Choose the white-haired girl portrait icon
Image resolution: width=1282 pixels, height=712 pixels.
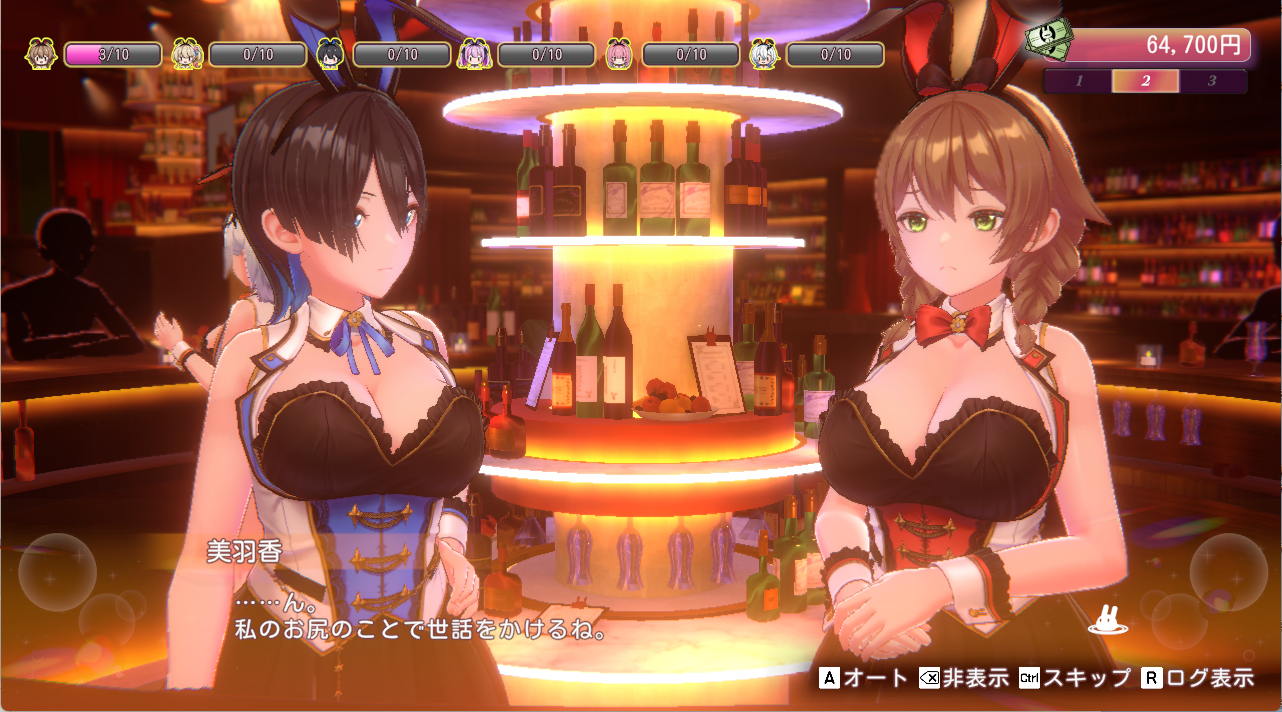pyautogui.click(x=765, y=54)
